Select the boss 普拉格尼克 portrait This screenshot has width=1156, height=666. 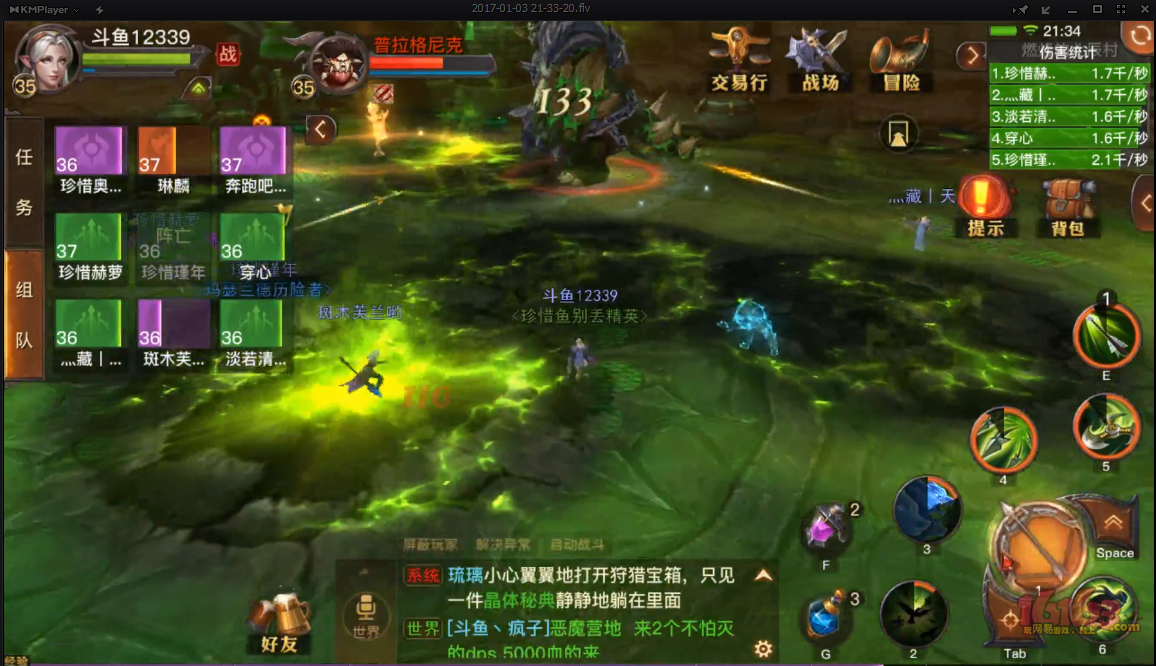[x=340, y=65]
